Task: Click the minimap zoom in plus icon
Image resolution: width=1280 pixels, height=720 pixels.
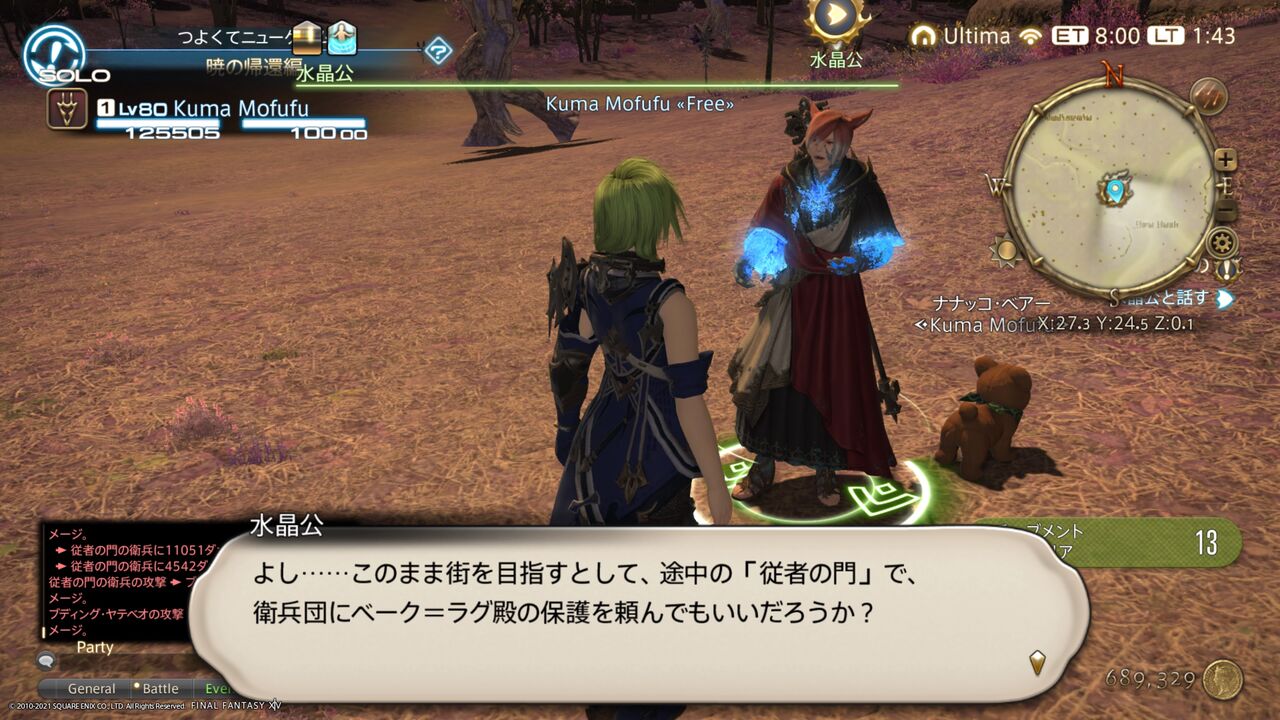Action: 1225,158
